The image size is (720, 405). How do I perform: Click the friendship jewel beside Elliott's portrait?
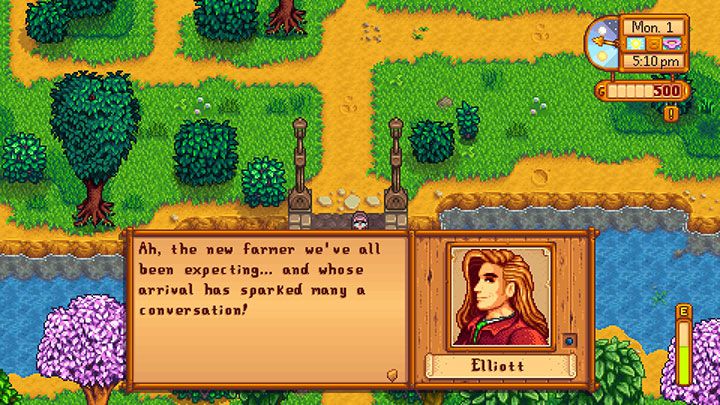pos(568,340)
